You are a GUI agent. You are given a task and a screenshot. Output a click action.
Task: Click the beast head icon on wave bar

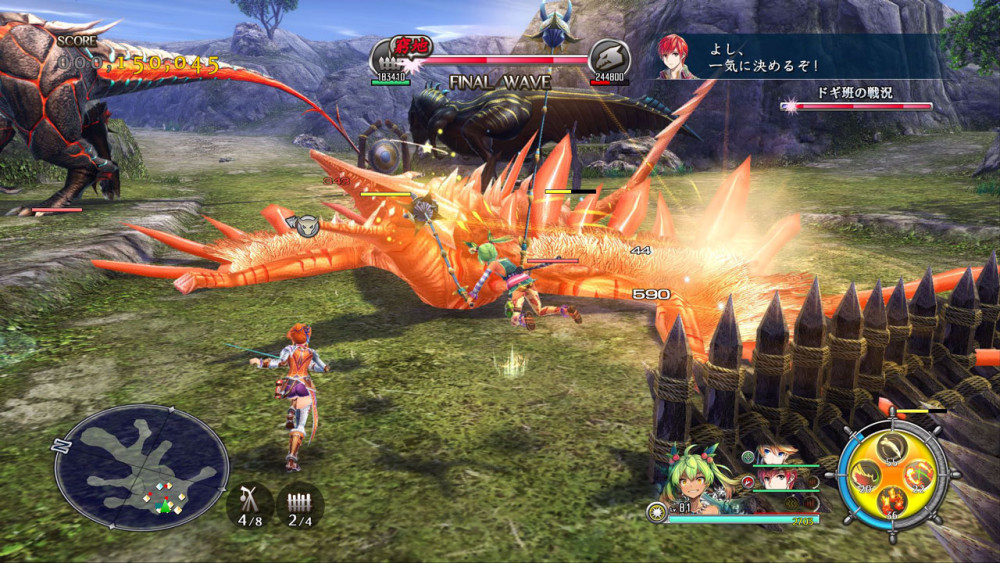pos(608,58)
